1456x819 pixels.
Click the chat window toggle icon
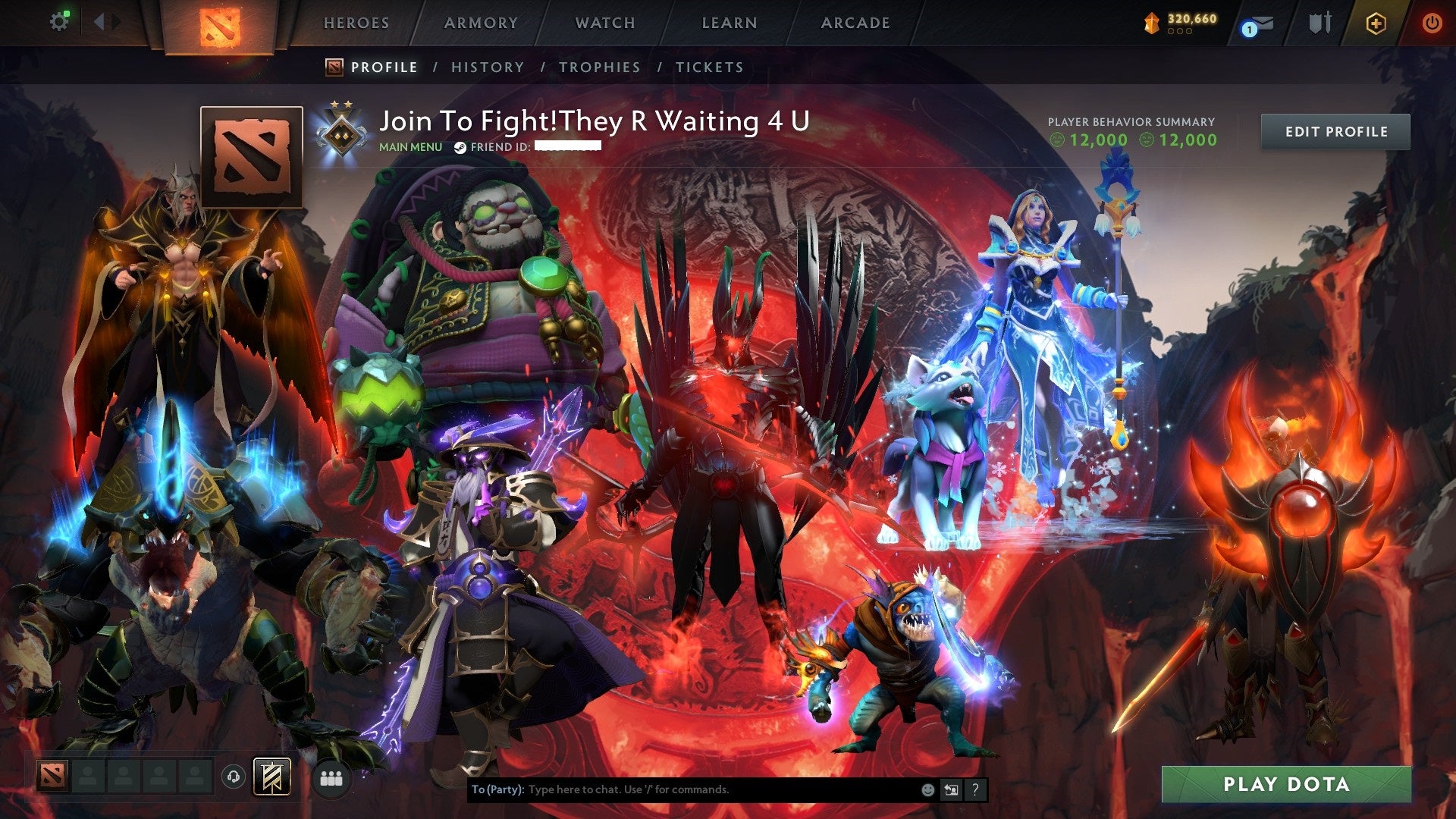point(951,789)
